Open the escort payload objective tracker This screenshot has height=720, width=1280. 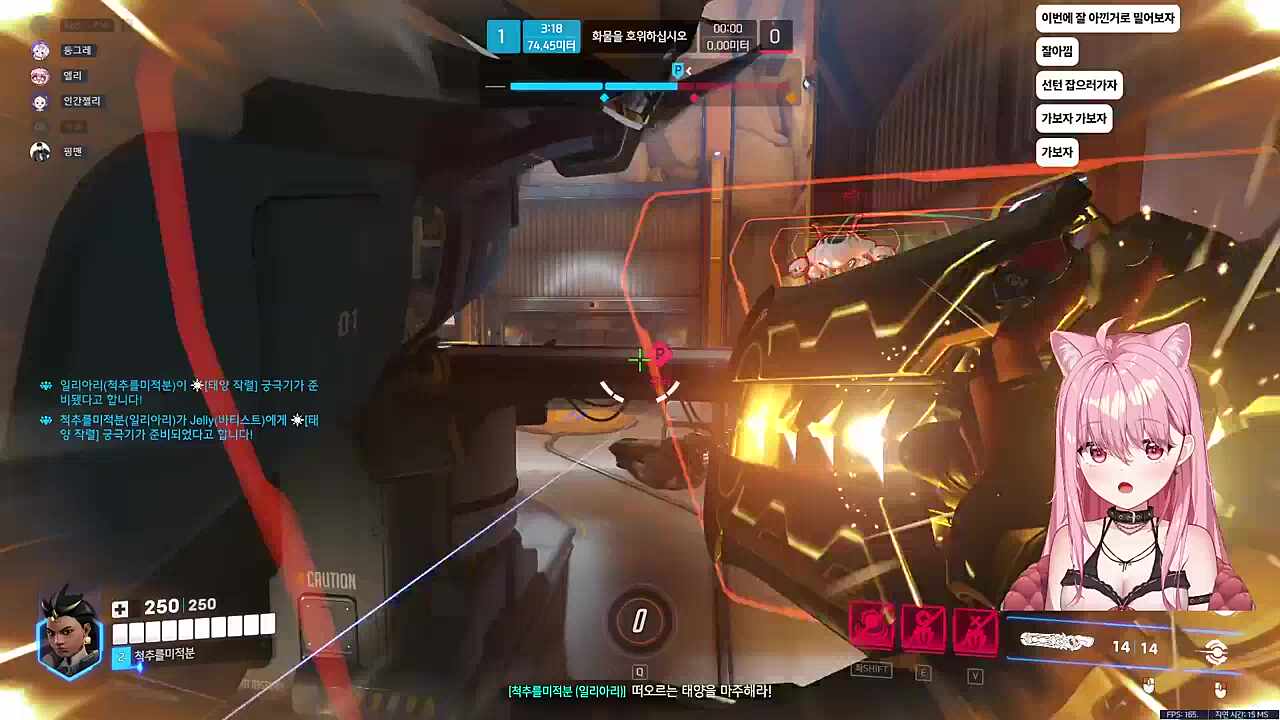click(x=639, y=37)
